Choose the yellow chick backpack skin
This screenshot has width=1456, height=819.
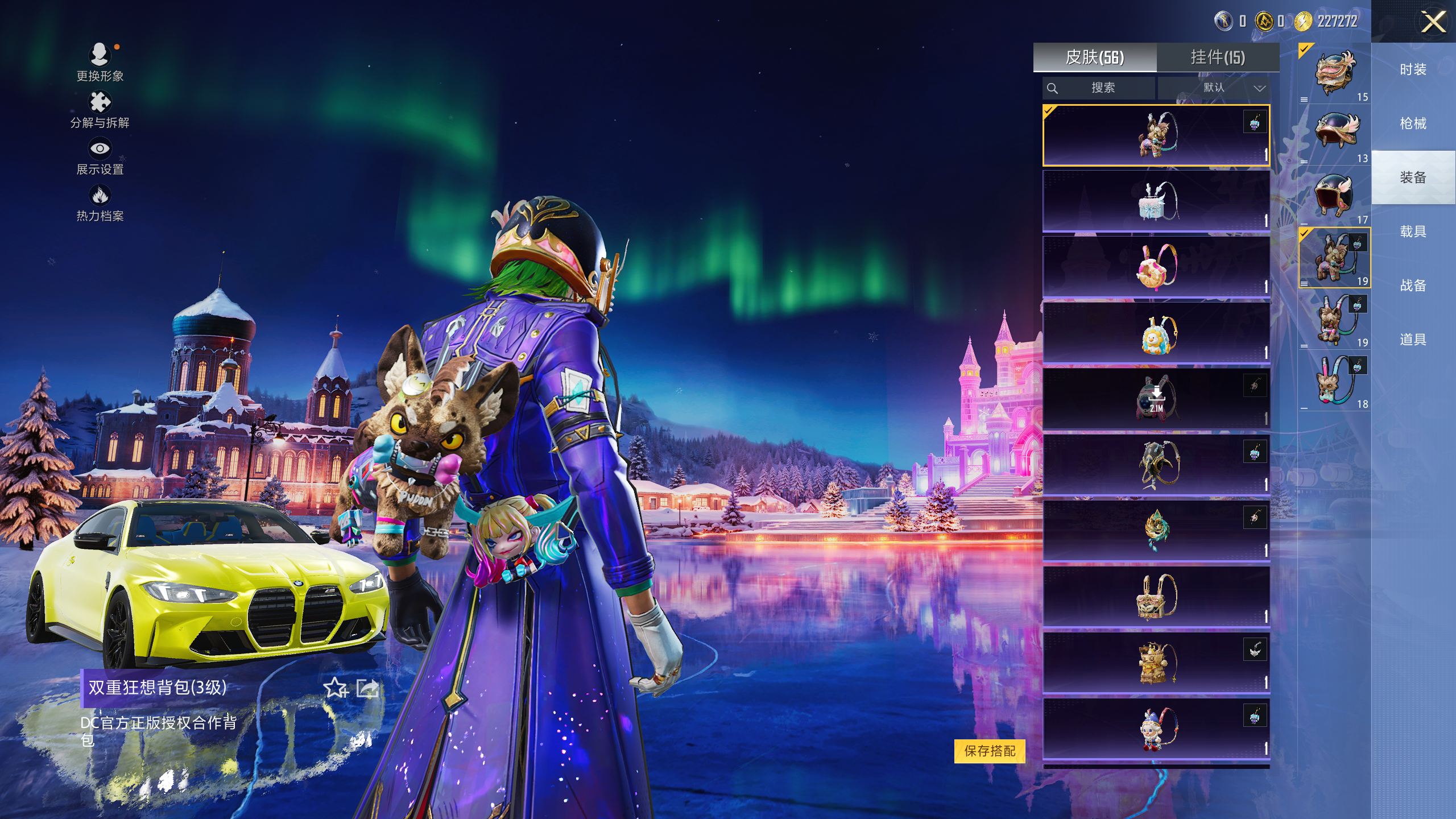(x=1156, y=333)
